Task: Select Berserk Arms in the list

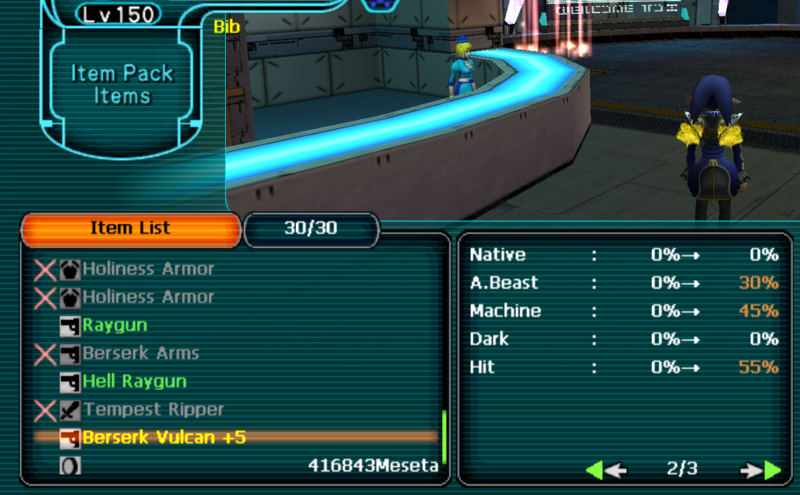Action: point(140,353)
